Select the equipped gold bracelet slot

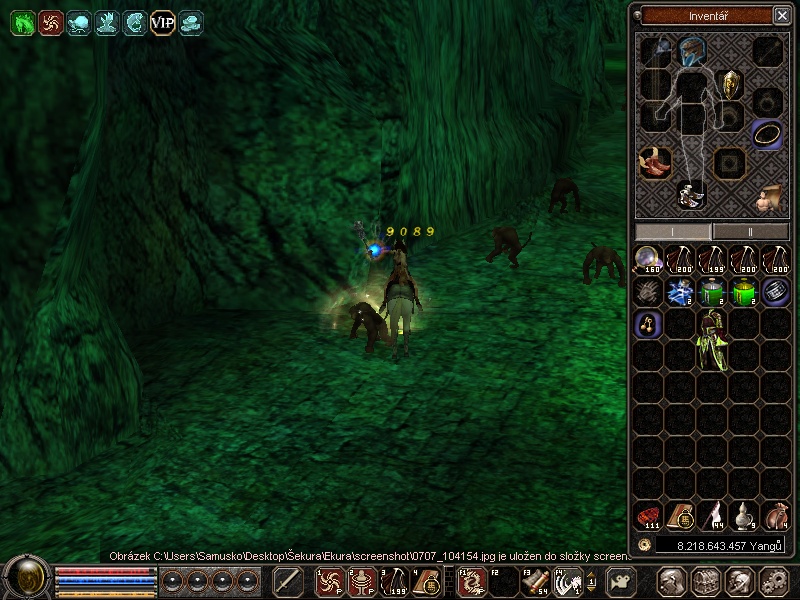tap(767, 133)
